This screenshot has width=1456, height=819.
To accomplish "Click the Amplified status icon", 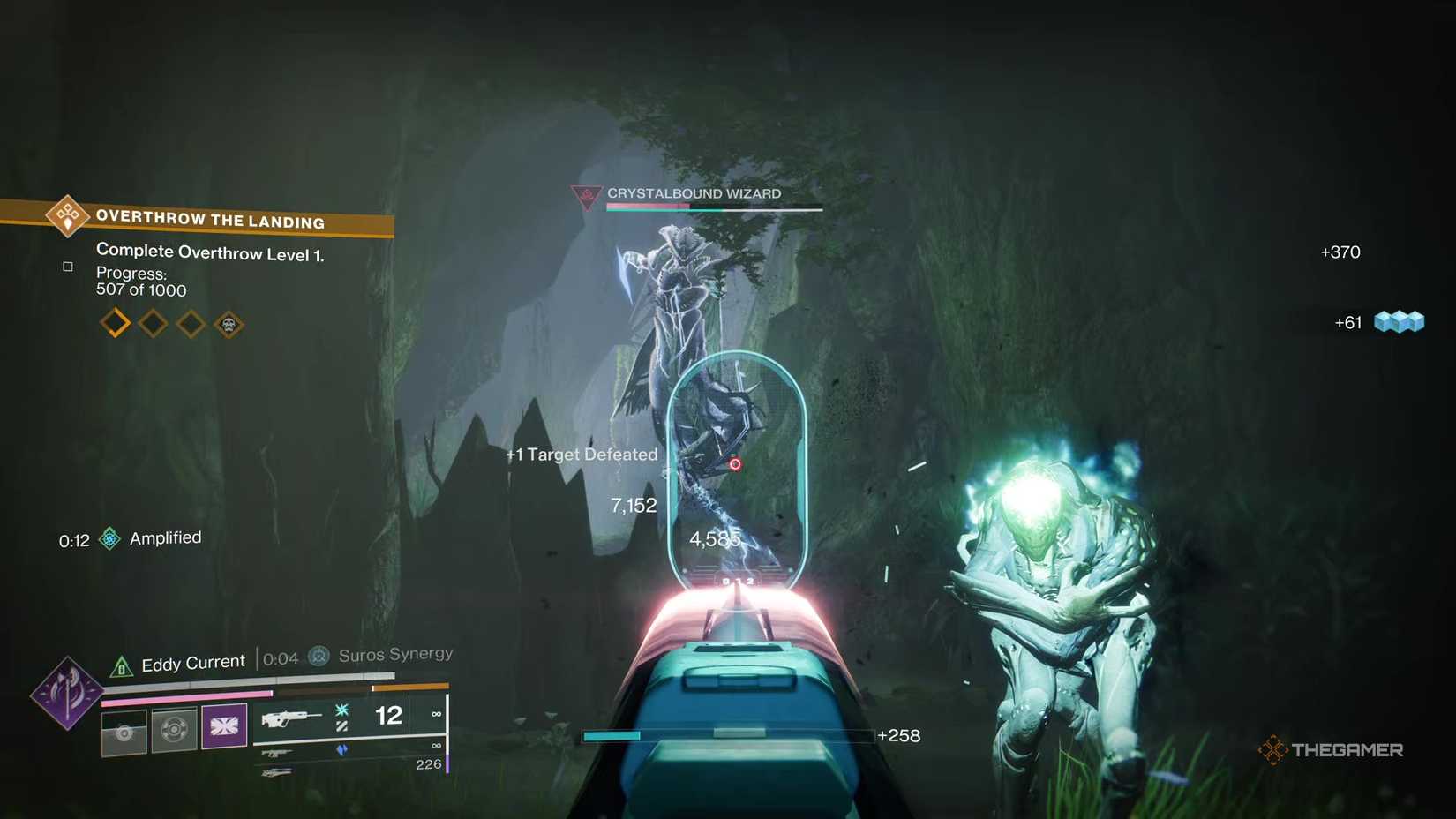I will tap(109, 538).
